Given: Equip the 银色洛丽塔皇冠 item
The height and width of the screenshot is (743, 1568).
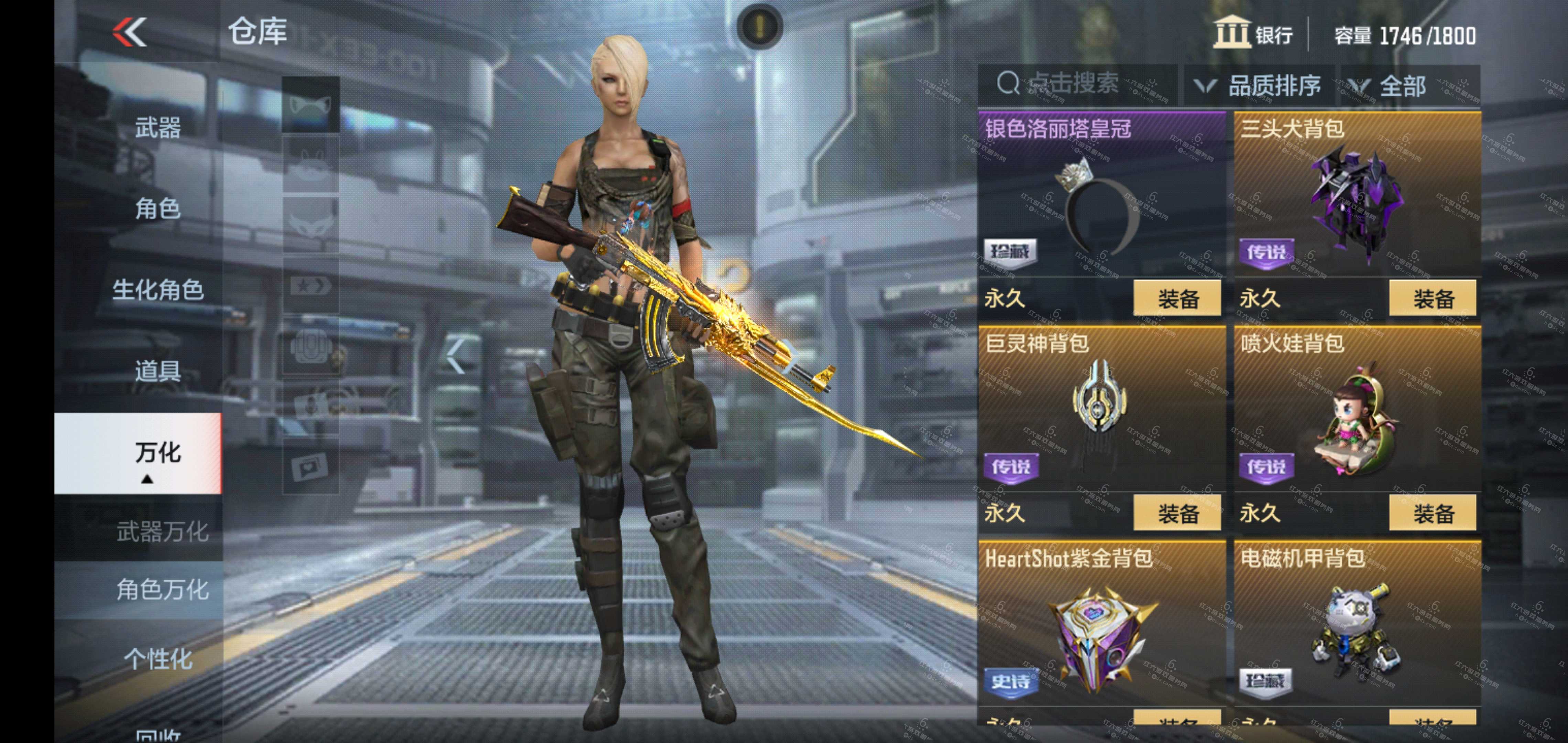Looking at the screenshot, I should (1177, 299).
